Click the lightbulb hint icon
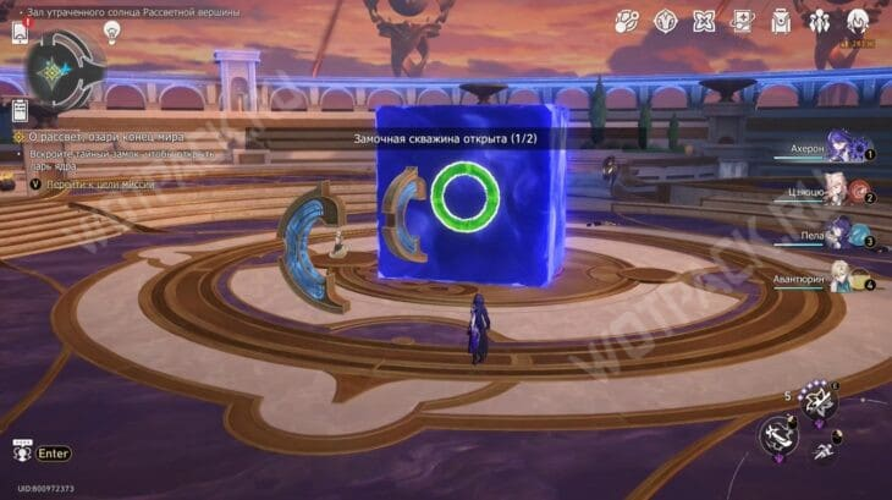This screenshot has height=500, width=892. click(112, 33)
